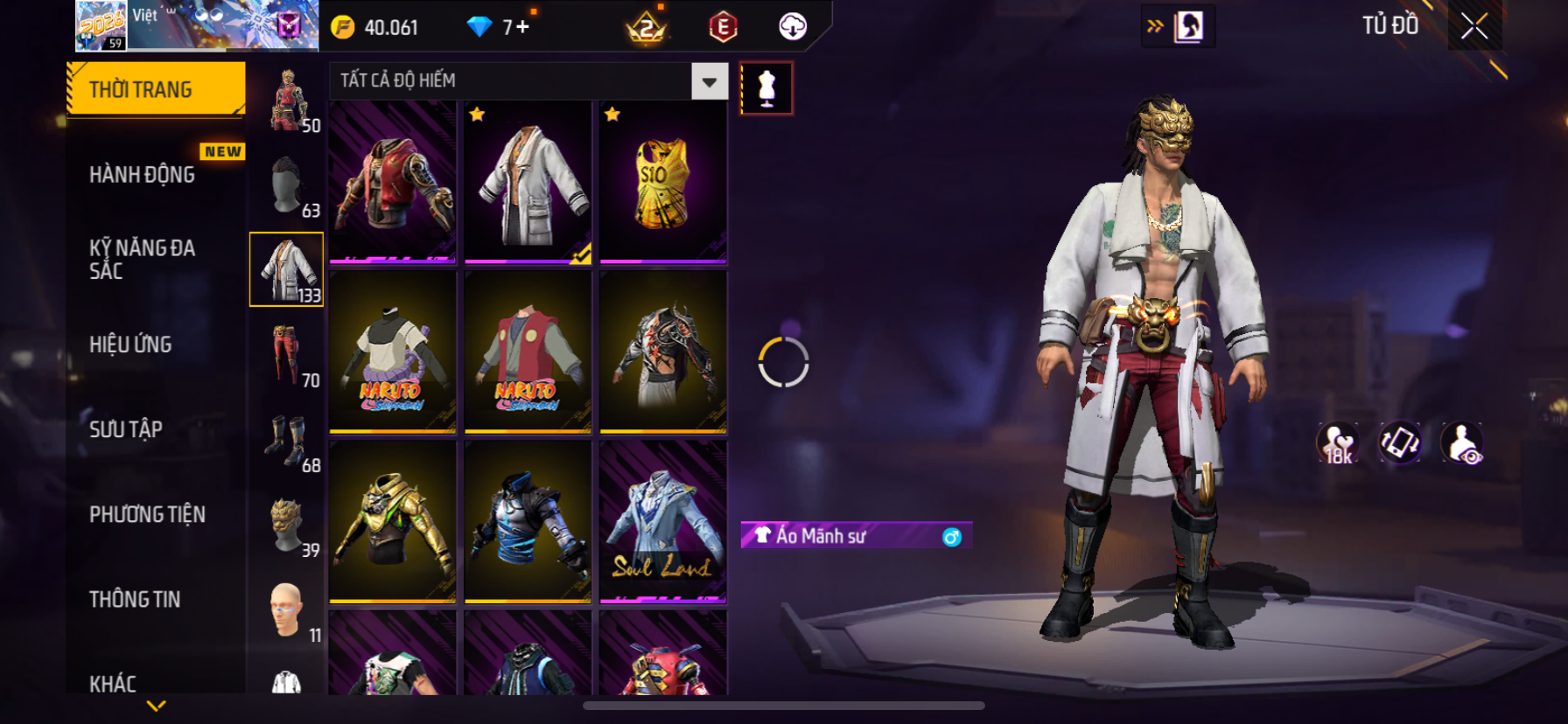Click the mannequin outfit preview button
Image resolution: width=1568 pixels, height=724 pixels.
point(766,88)
